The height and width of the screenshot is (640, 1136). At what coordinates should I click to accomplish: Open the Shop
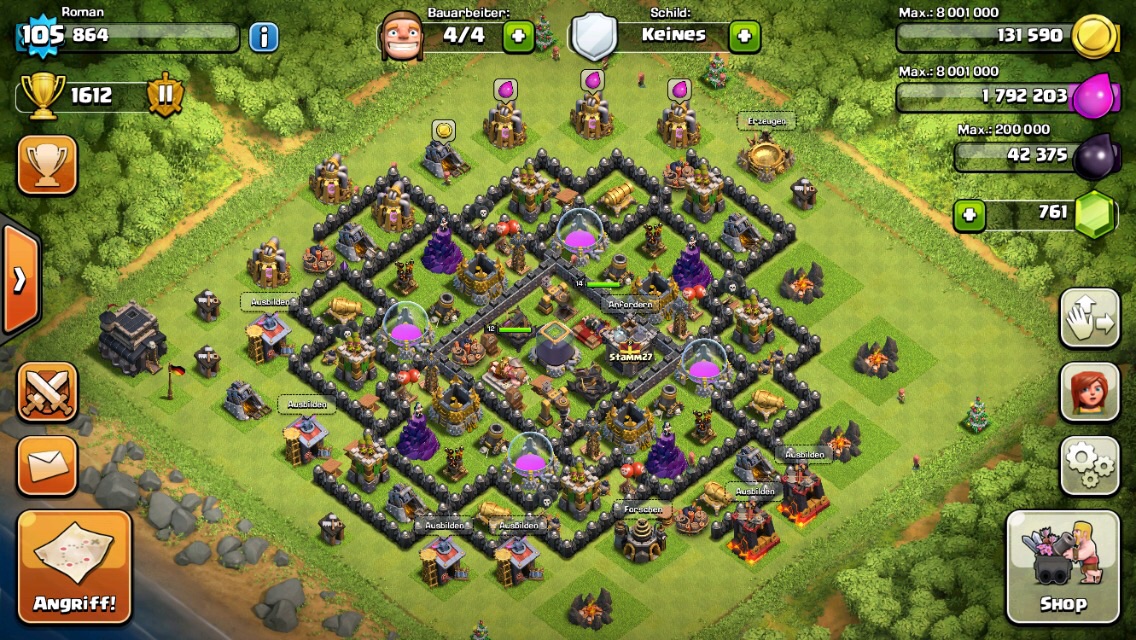point(1062,566)
